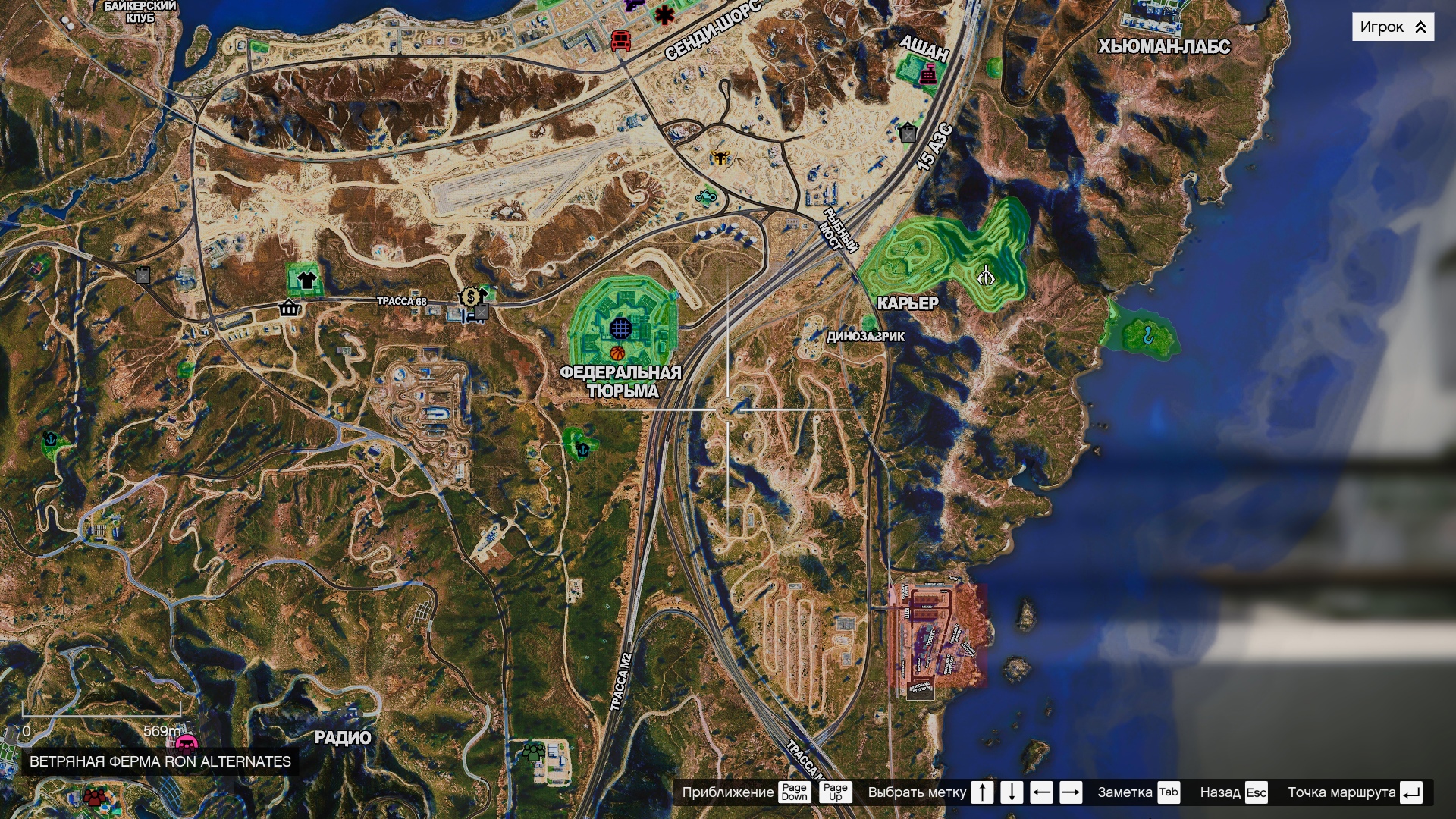Click the teal motorcycle blip near the highway loop

[706, 197]
